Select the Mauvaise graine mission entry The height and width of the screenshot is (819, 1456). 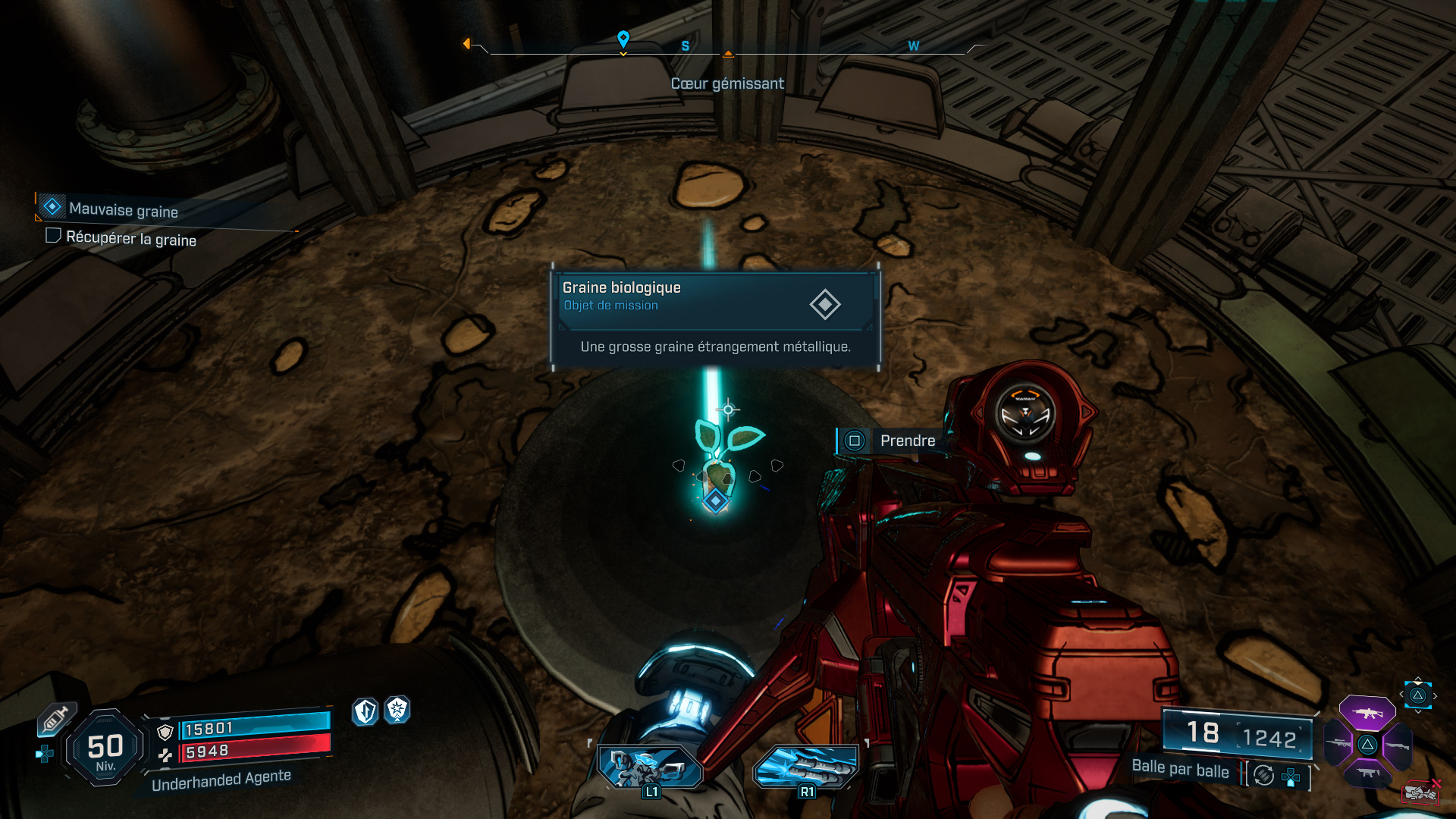pos(122,212)
